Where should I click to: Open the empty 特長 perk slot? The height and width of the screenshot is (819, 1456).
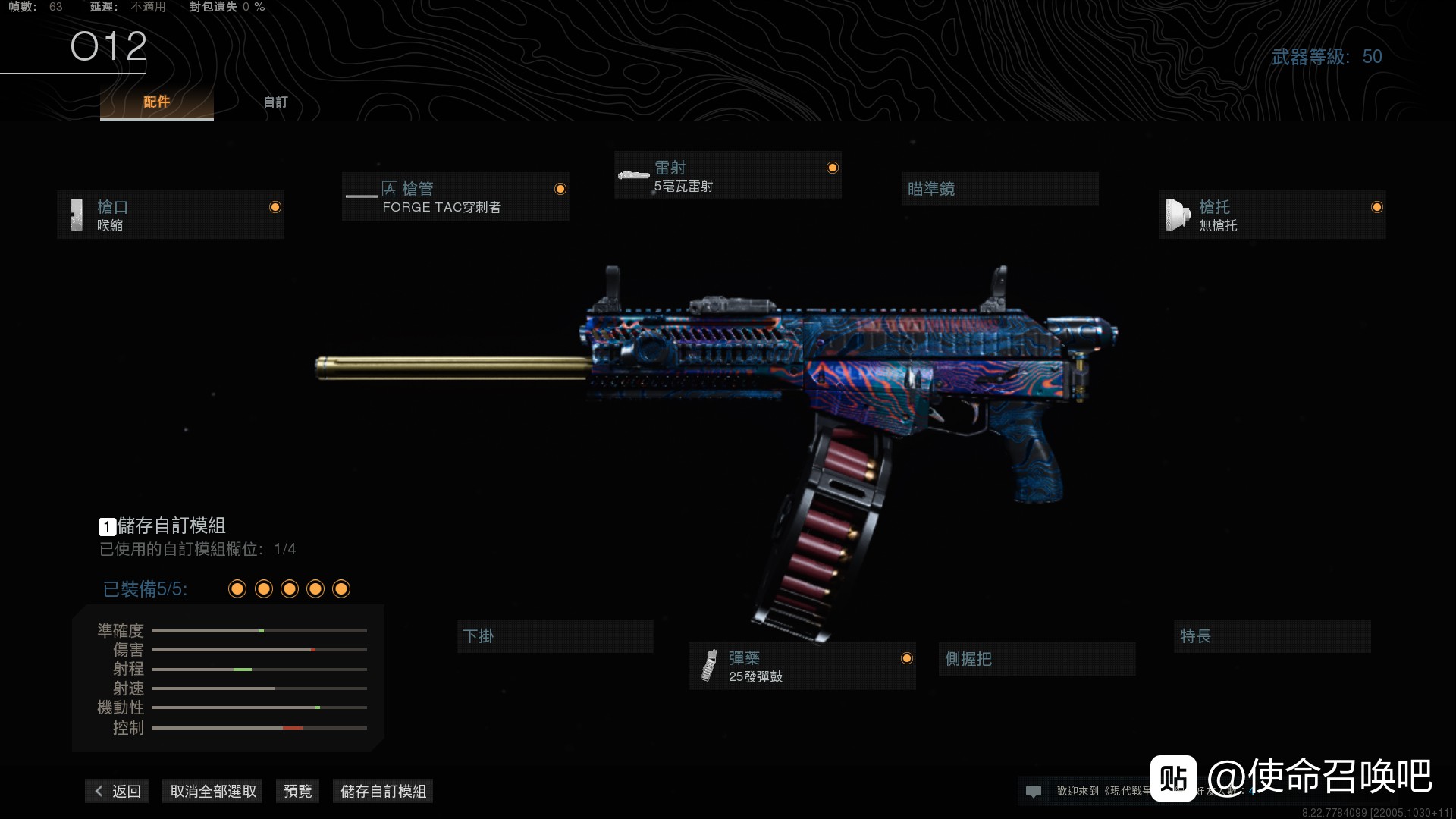tap(1272, 636)
